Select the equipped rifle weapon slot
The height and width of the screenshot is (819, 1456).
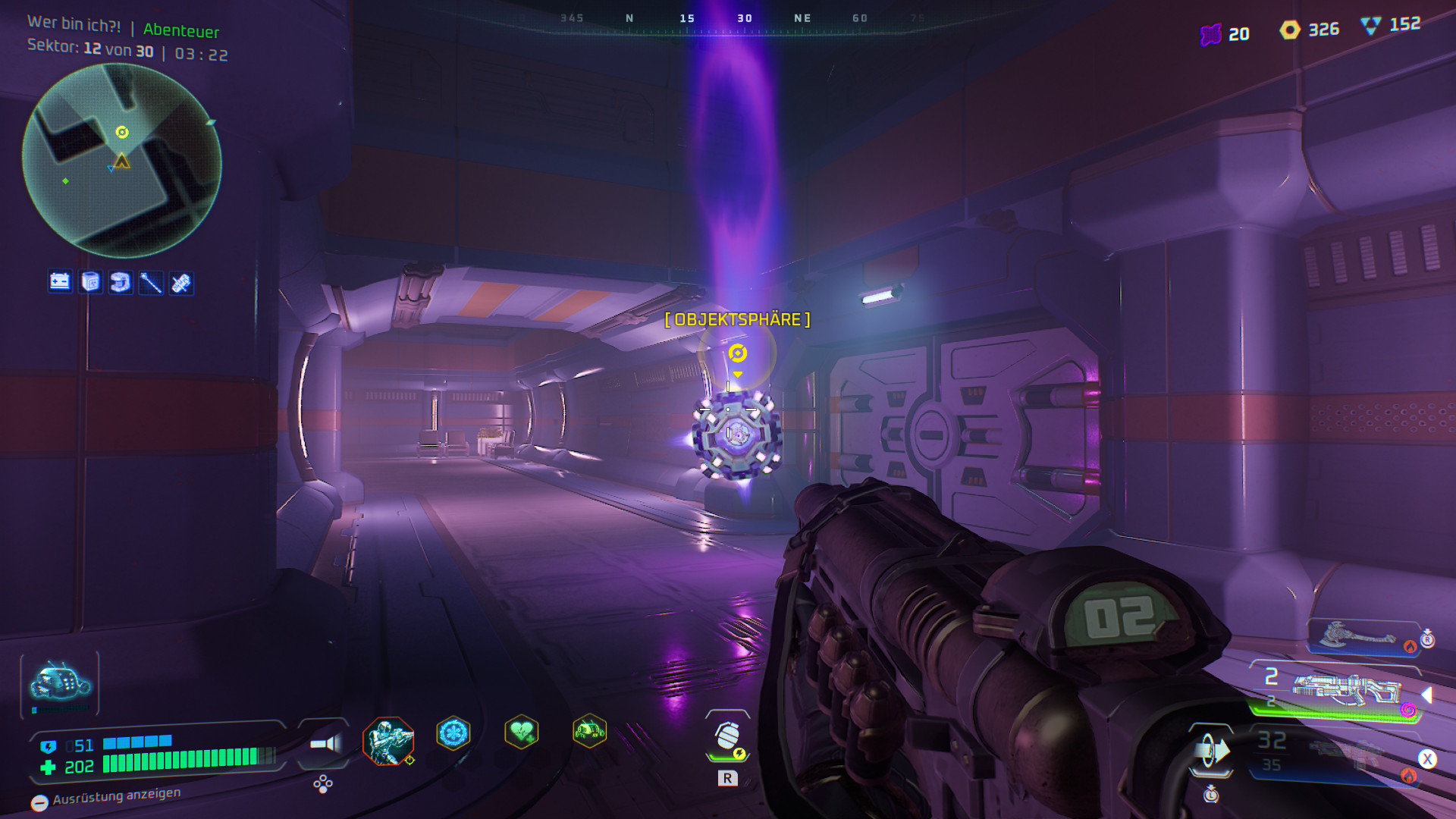(1345, 690)
